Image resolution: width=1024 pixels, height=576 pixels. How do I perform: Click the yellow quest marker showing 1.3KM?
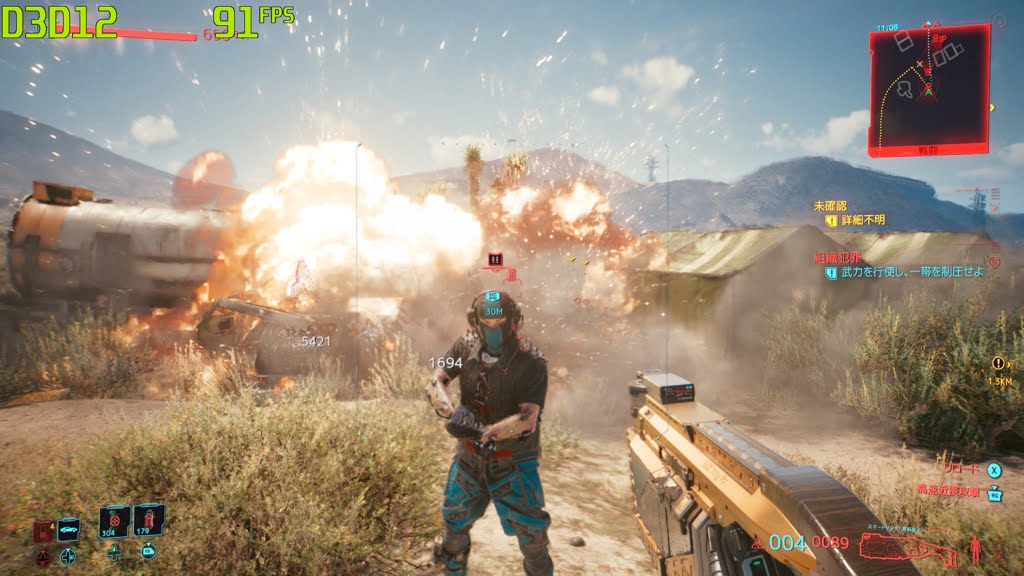[x=998, y=364]
